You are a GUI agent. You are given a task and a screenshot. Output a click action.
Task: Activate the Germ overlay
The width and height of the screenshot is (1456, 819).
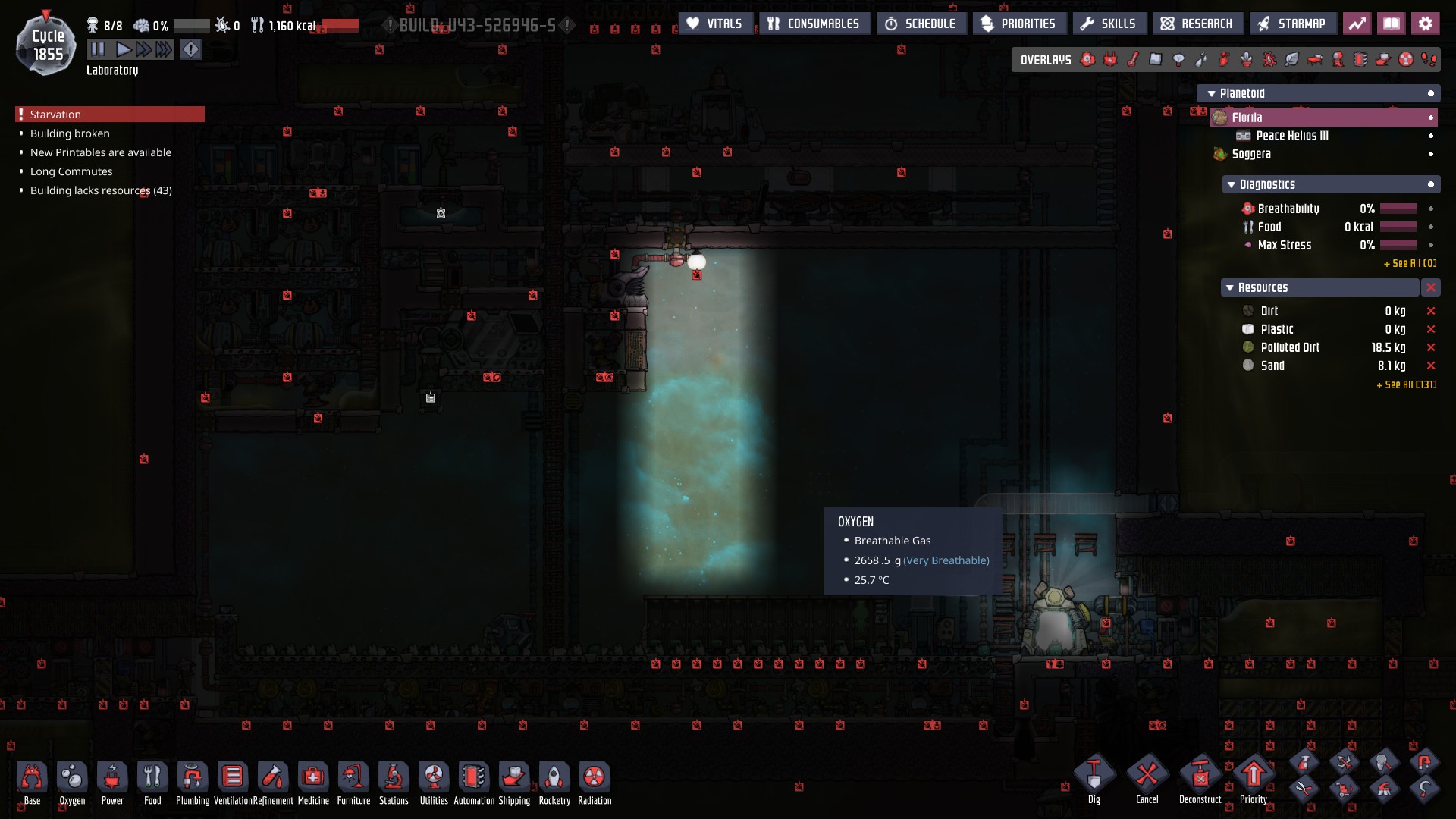1269,59
